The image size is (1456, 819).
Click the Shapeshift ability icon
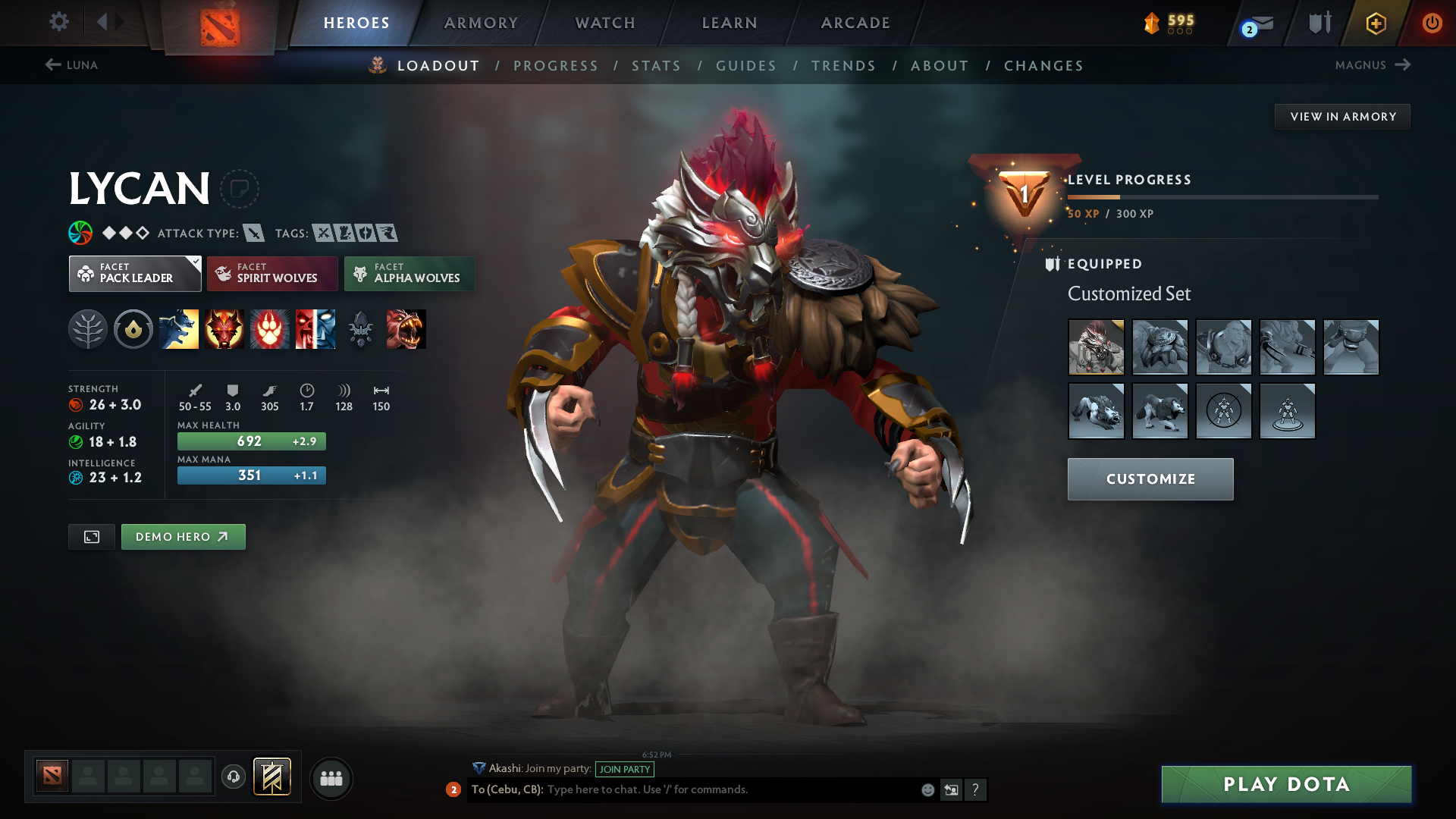406,329
